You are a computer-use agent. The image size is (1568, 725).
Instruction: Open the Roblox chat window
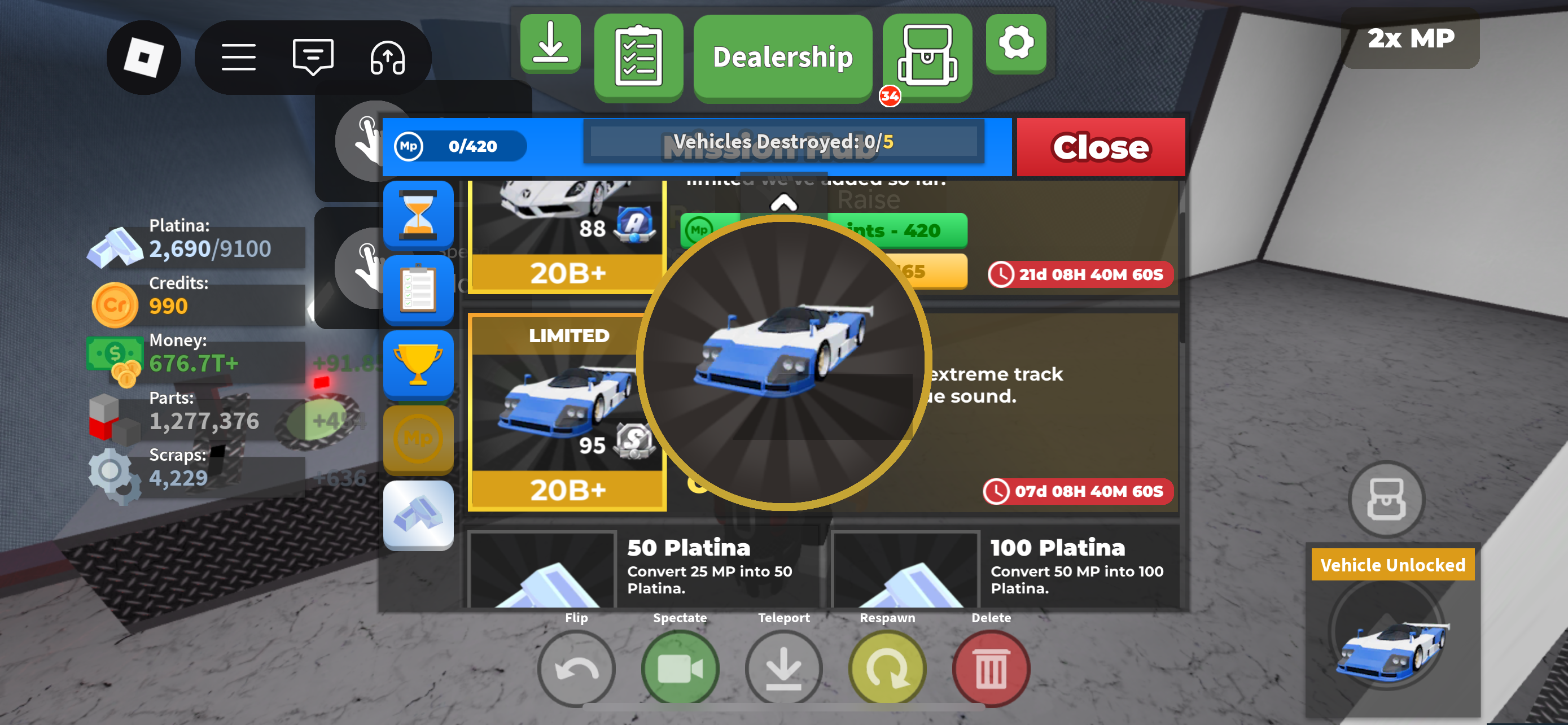(313, 57)
